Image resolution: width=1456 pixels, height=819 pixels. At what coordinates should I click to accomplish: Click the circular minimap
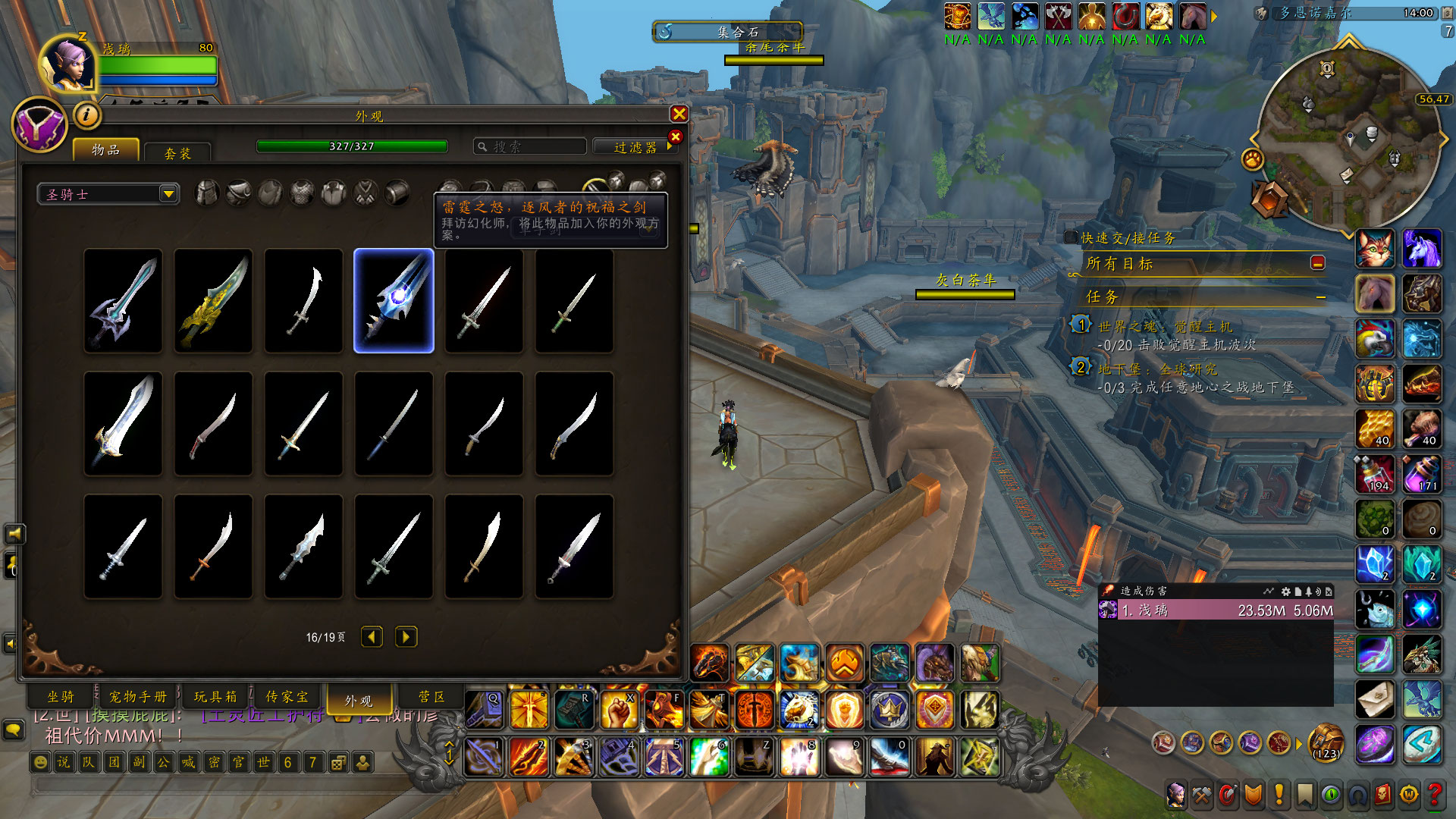pyautogui.click(x=1348, y=142)
